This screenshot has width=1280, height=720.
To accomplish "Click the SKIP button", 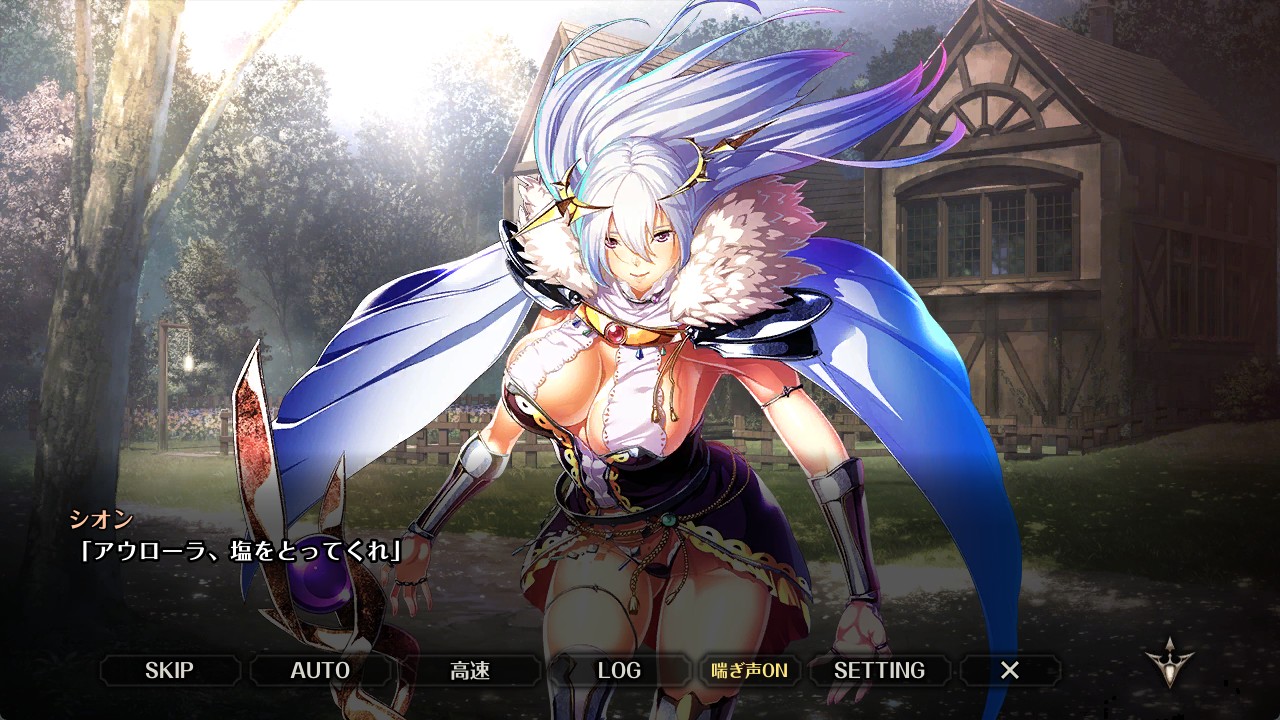I will tap(170, 670).
